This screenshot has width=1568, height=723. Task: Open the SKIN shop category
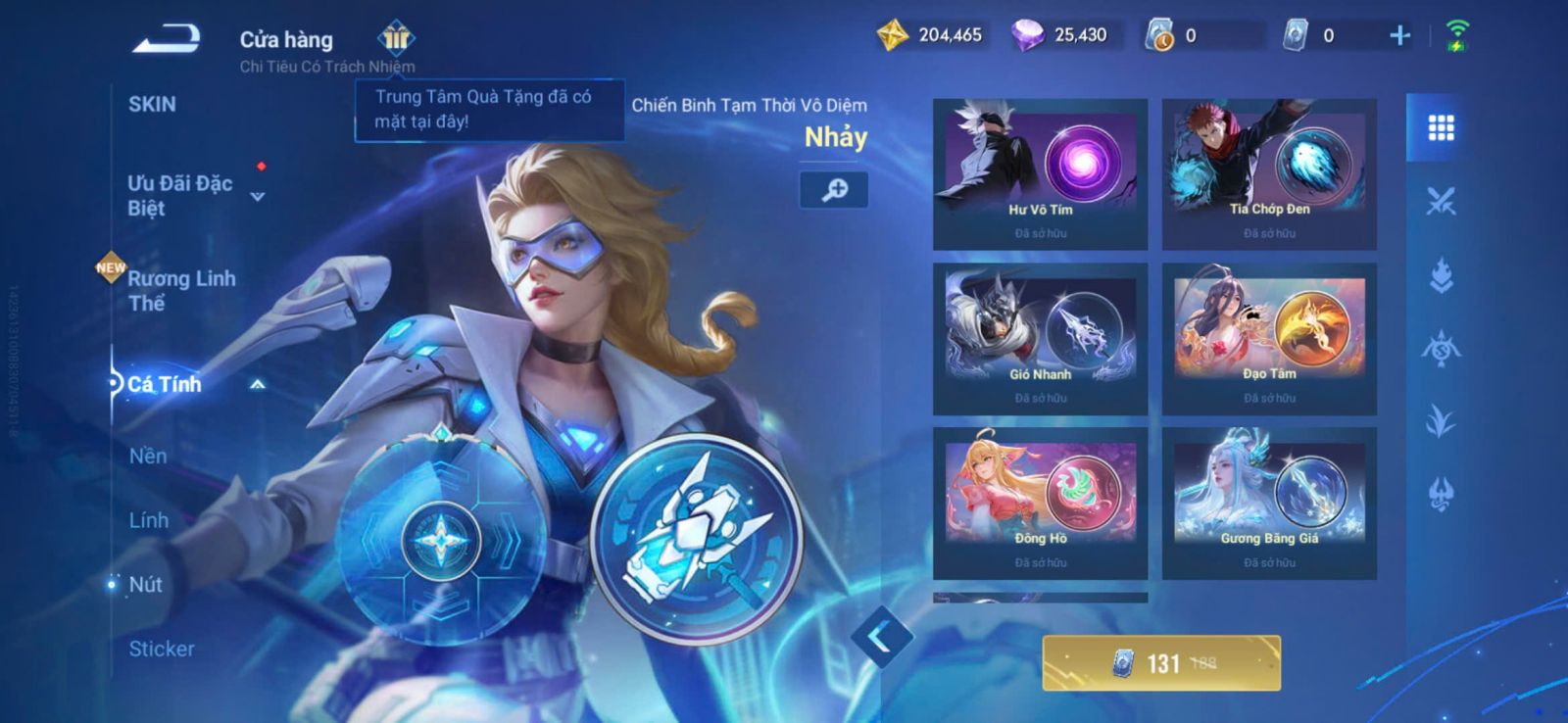(152, 105)
